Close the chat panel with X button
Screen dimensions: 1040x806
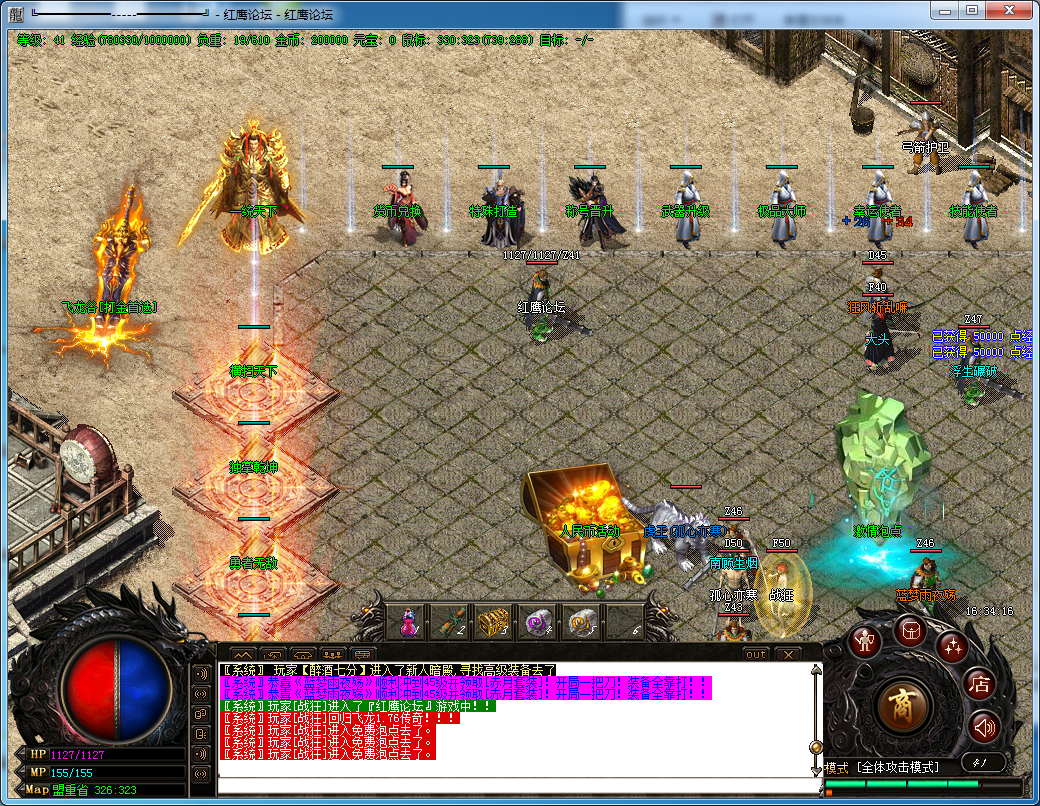[x=788, y=654]
